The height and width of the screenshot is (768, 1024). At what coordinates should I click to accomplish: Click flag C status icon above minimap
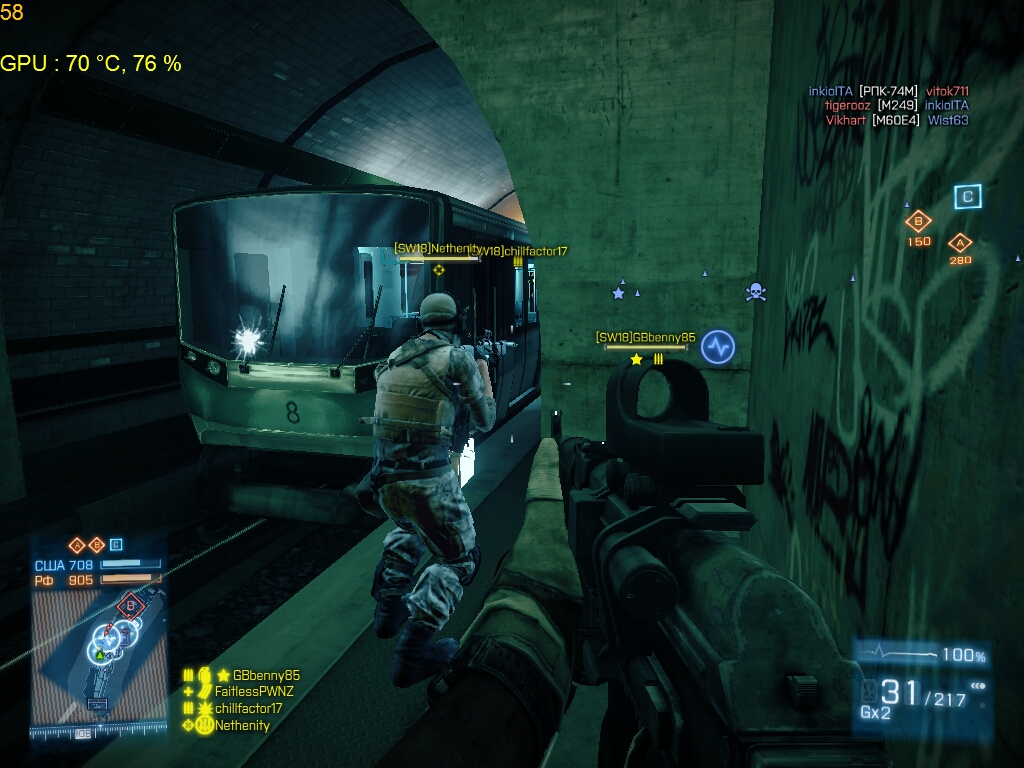click(x=116, y=545)
